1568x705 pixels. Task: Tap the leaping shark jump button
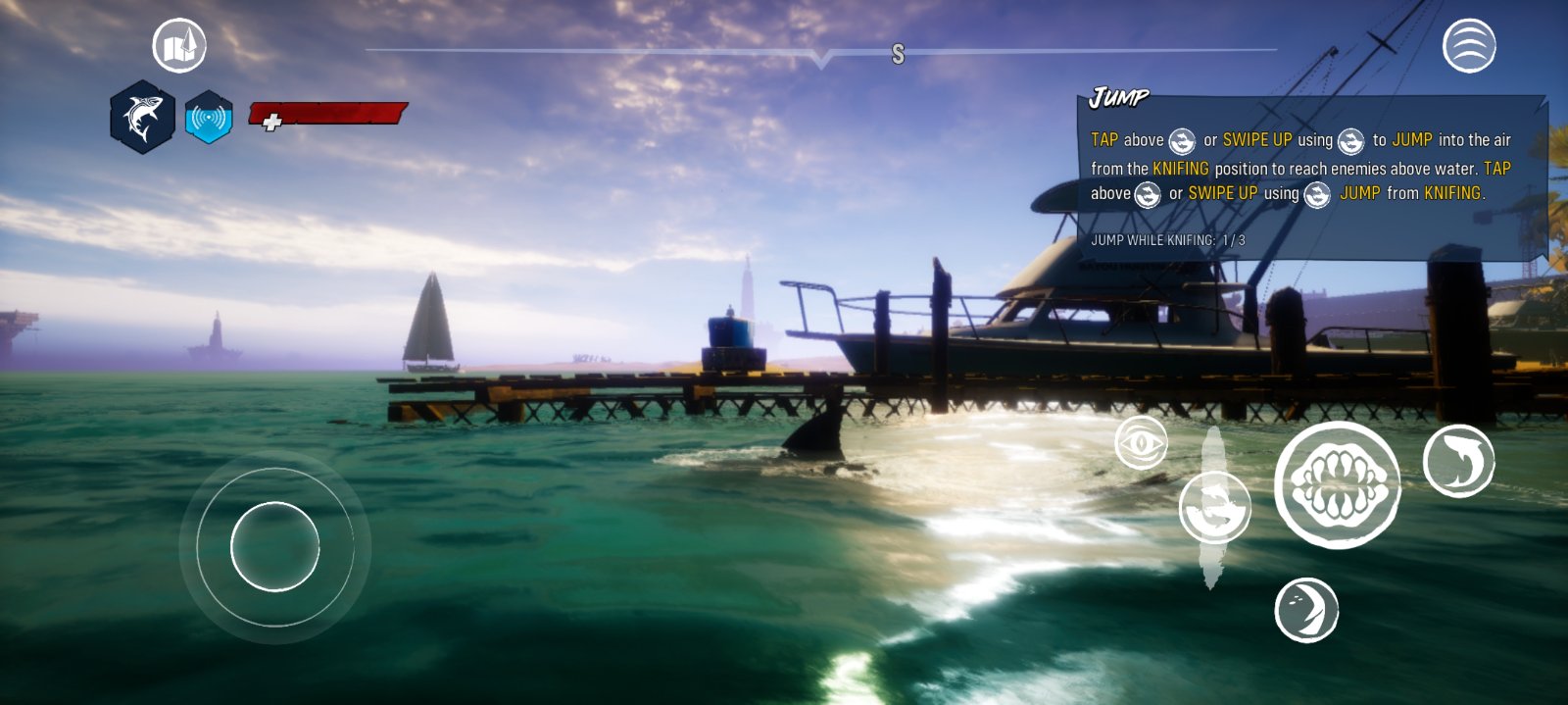[x=1214, y=507]
